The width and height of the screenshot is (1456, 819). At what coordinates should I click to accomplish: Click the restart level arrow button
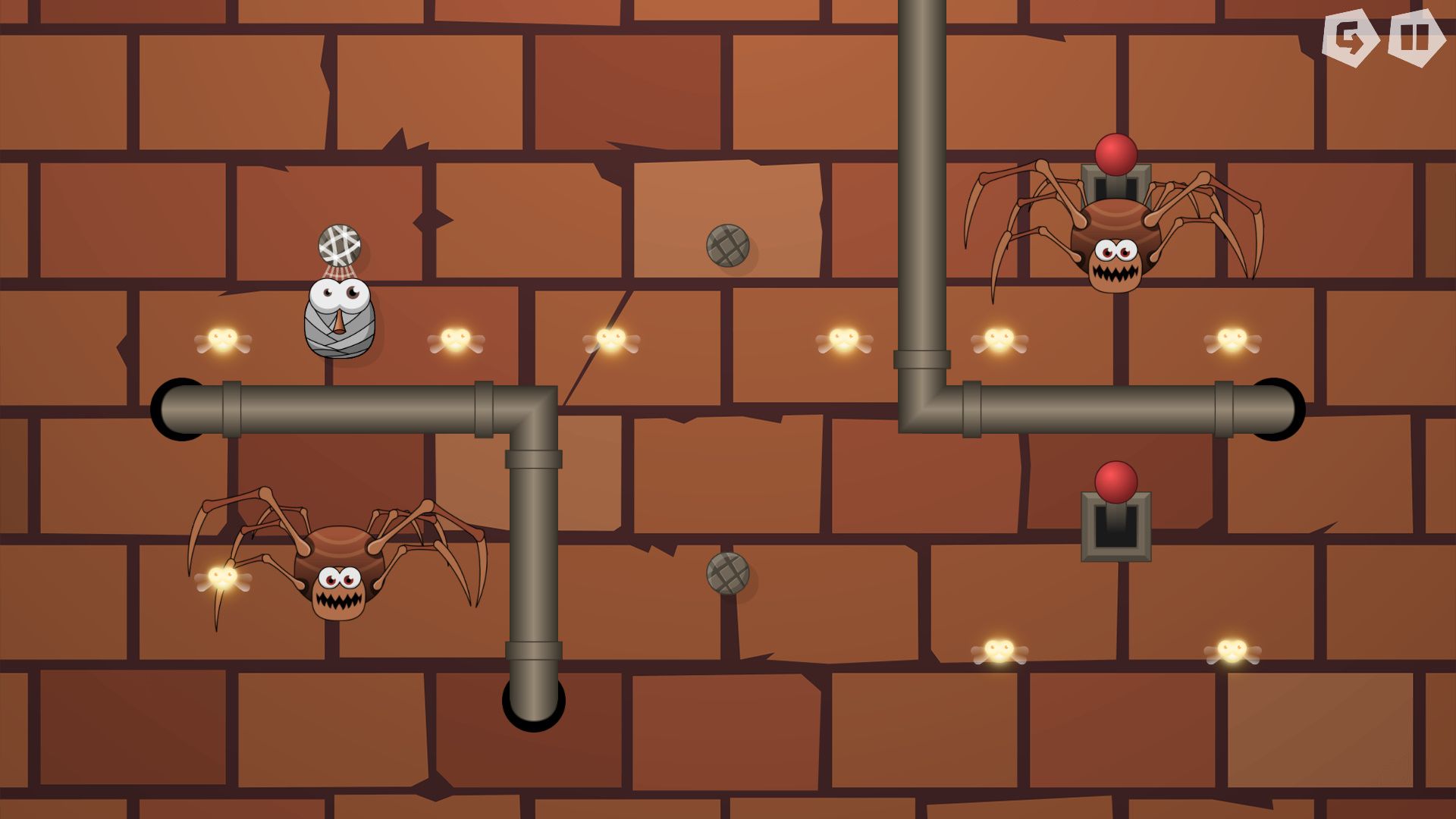[1349, 38]
